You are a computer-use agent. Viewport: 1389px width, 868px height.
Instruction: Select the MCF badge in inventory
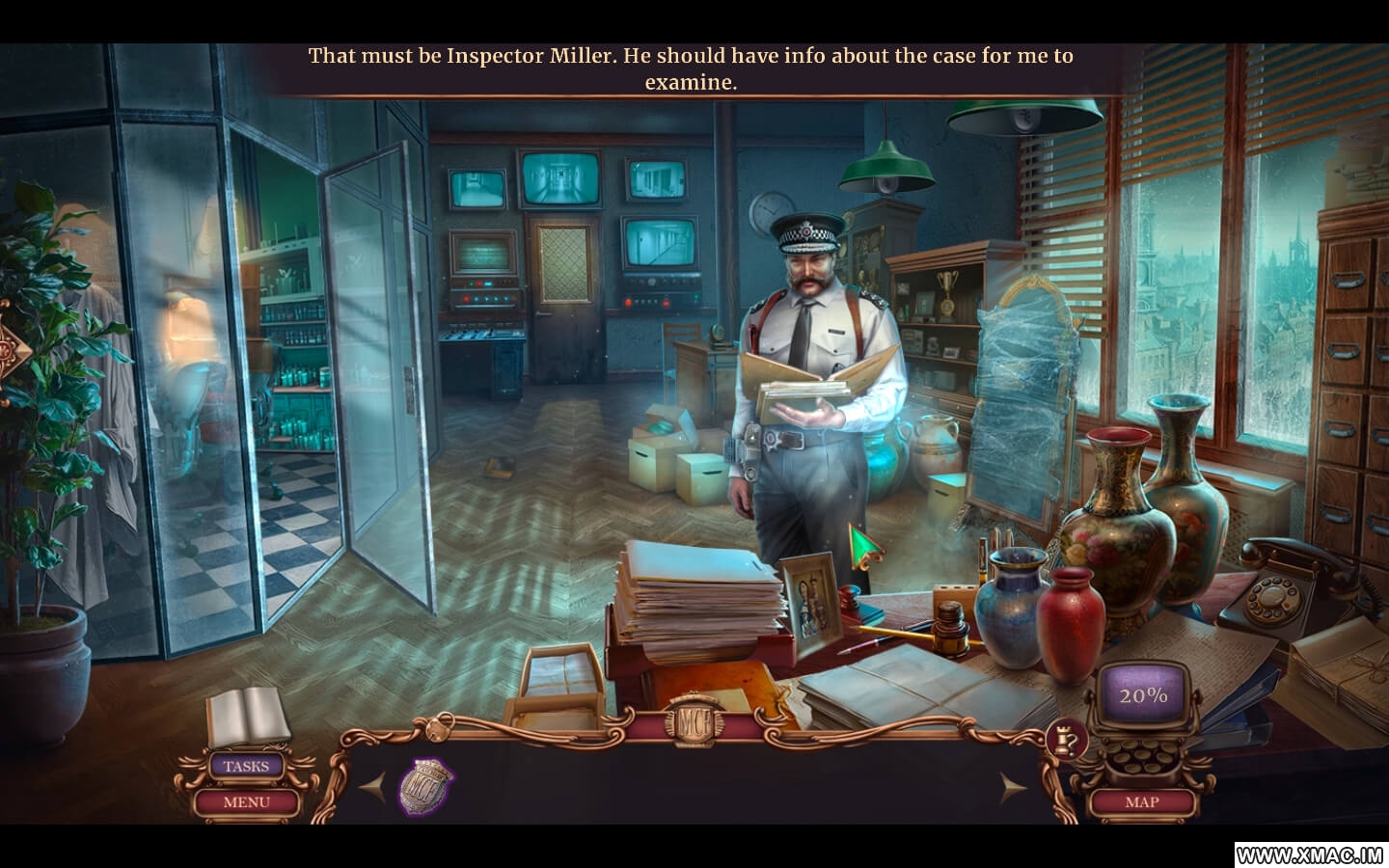click(x=426, y=786)
